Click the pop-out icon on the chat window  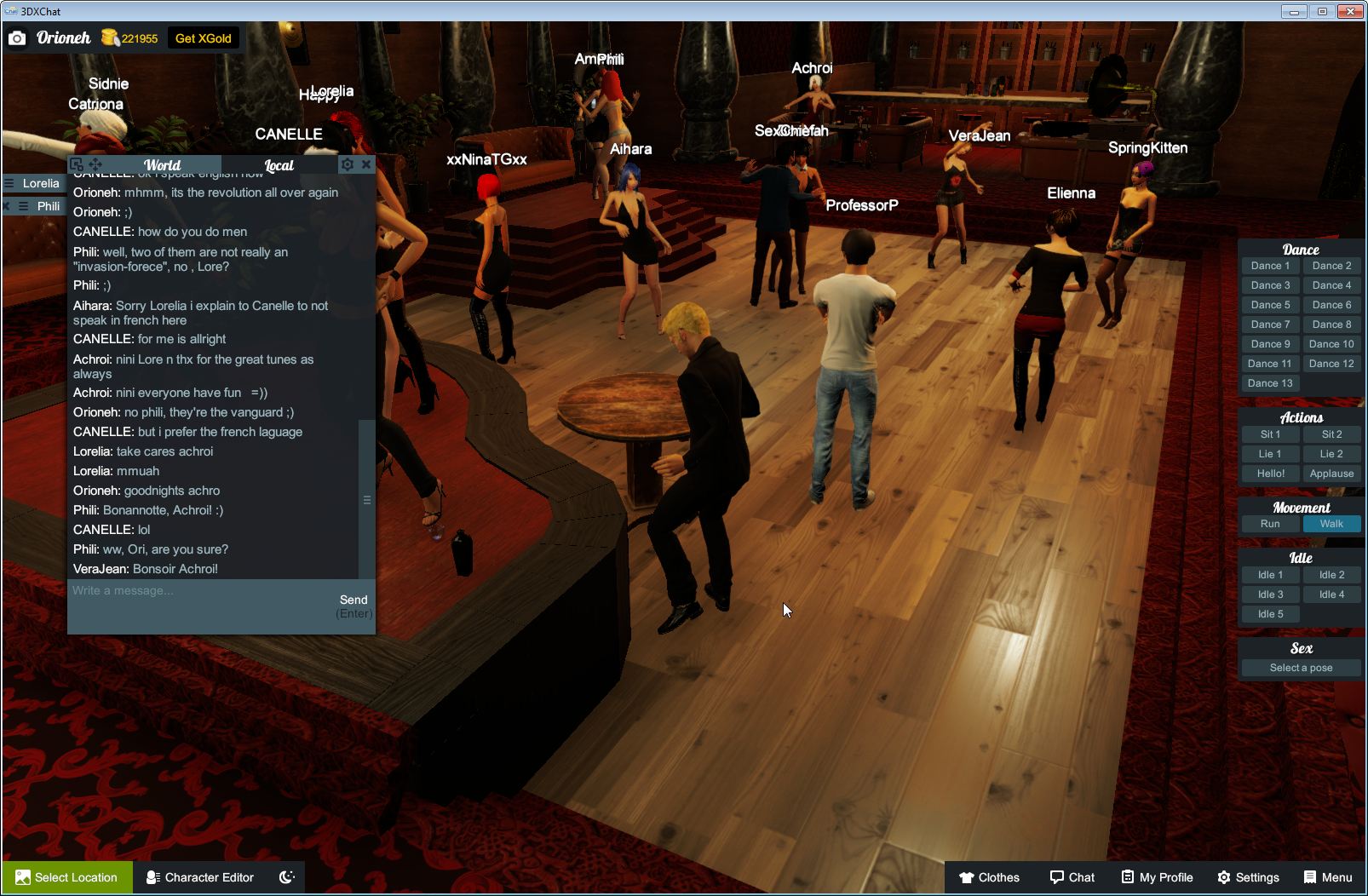(x=78, y=164)
